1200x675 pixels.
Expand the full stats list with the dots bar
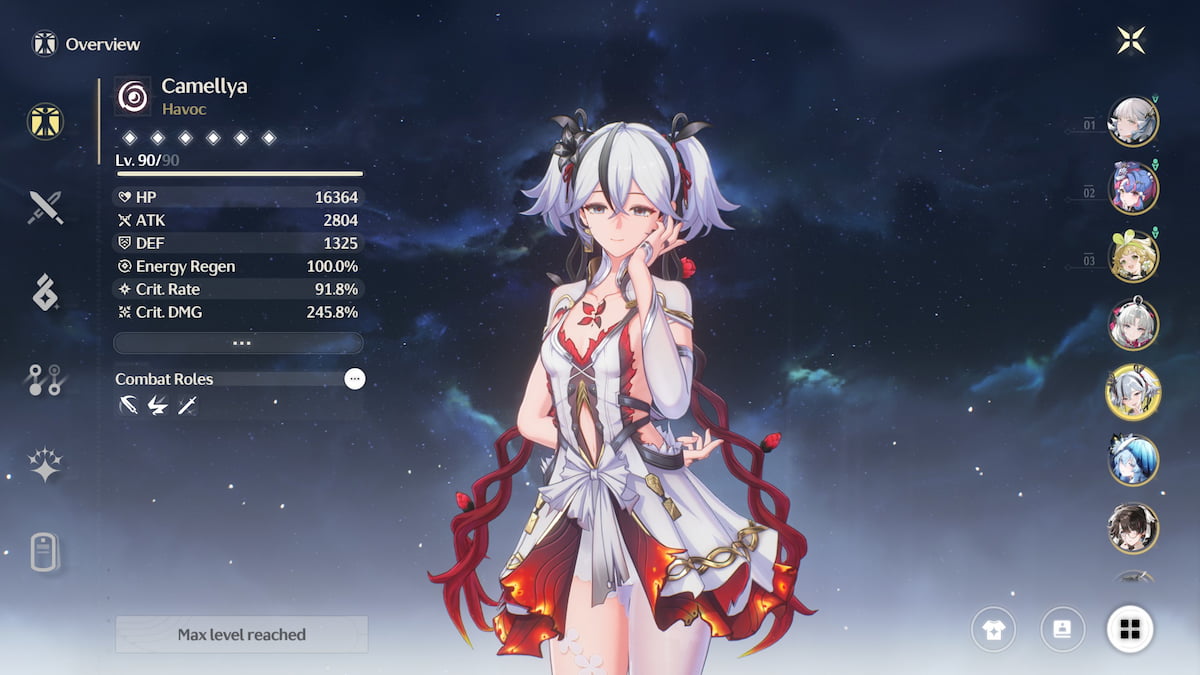pos(238,343)
